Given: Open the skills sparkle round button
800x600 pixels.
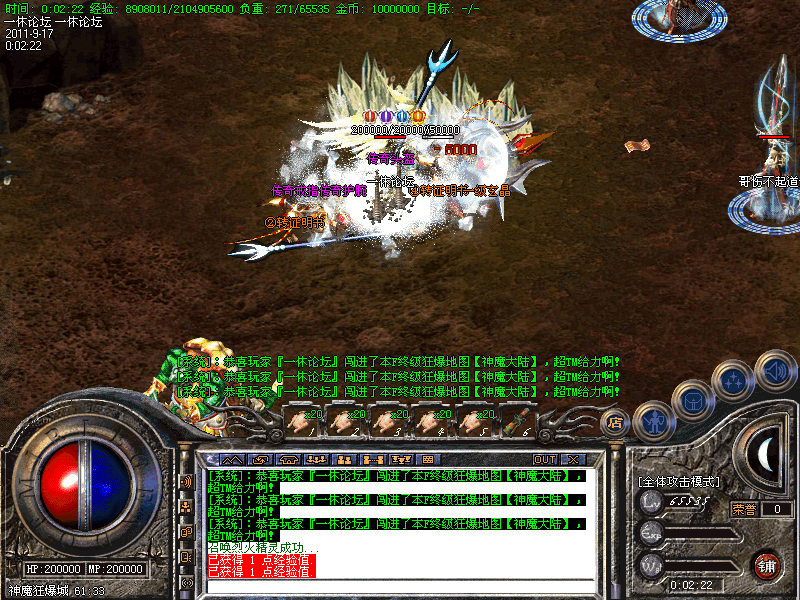Looking at the screenshot, I should tap(734, 381).
